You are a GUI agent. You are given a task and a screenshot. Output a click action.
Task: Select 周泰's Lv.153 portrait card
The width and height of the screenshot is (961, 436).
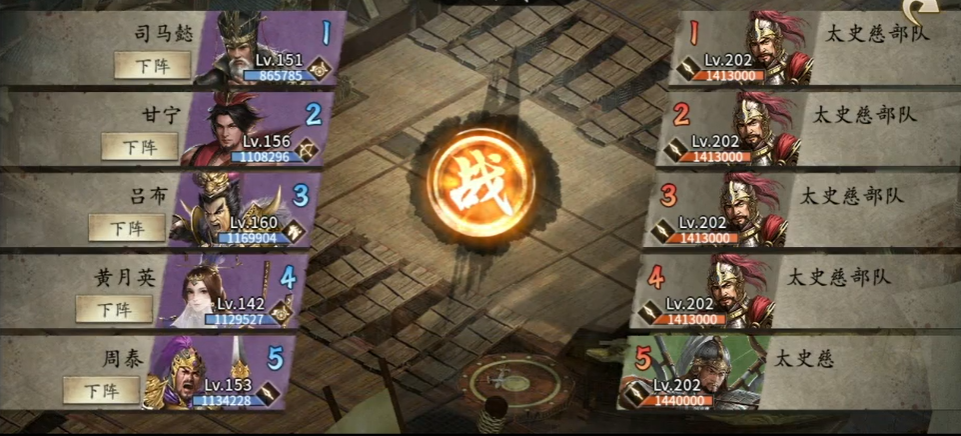[214, 374]
